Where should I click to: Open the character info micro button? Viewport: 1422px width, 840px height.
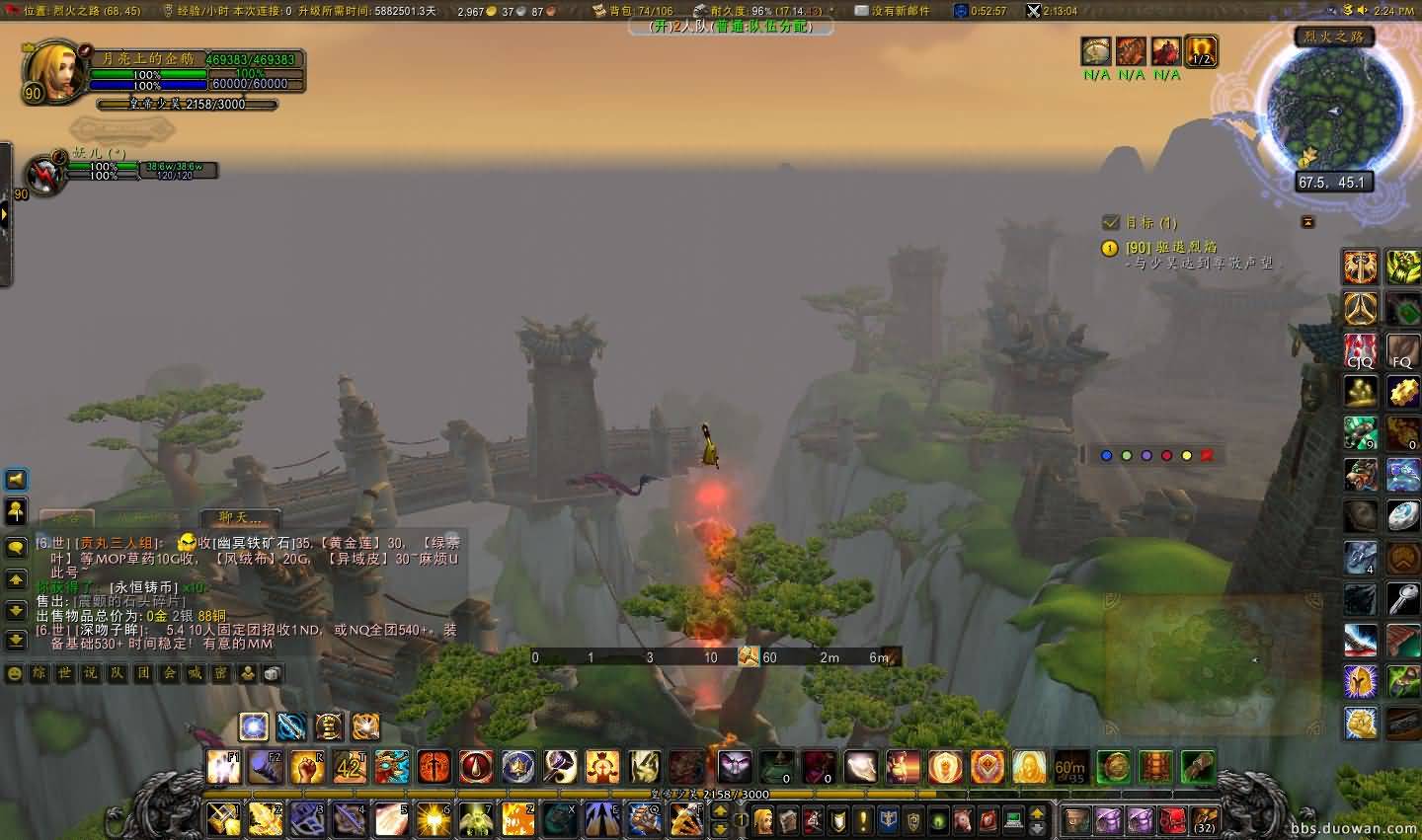763,819
